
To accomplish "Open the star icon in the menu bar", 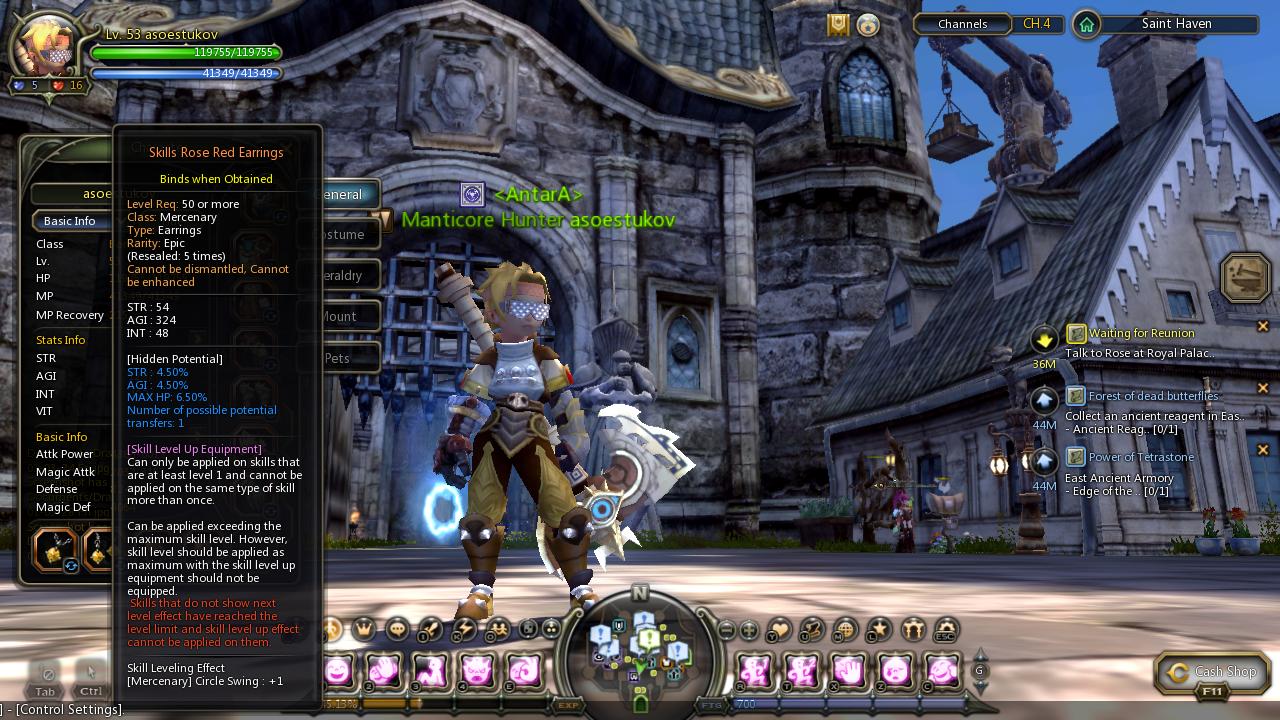I will click(x=877, y=630).
